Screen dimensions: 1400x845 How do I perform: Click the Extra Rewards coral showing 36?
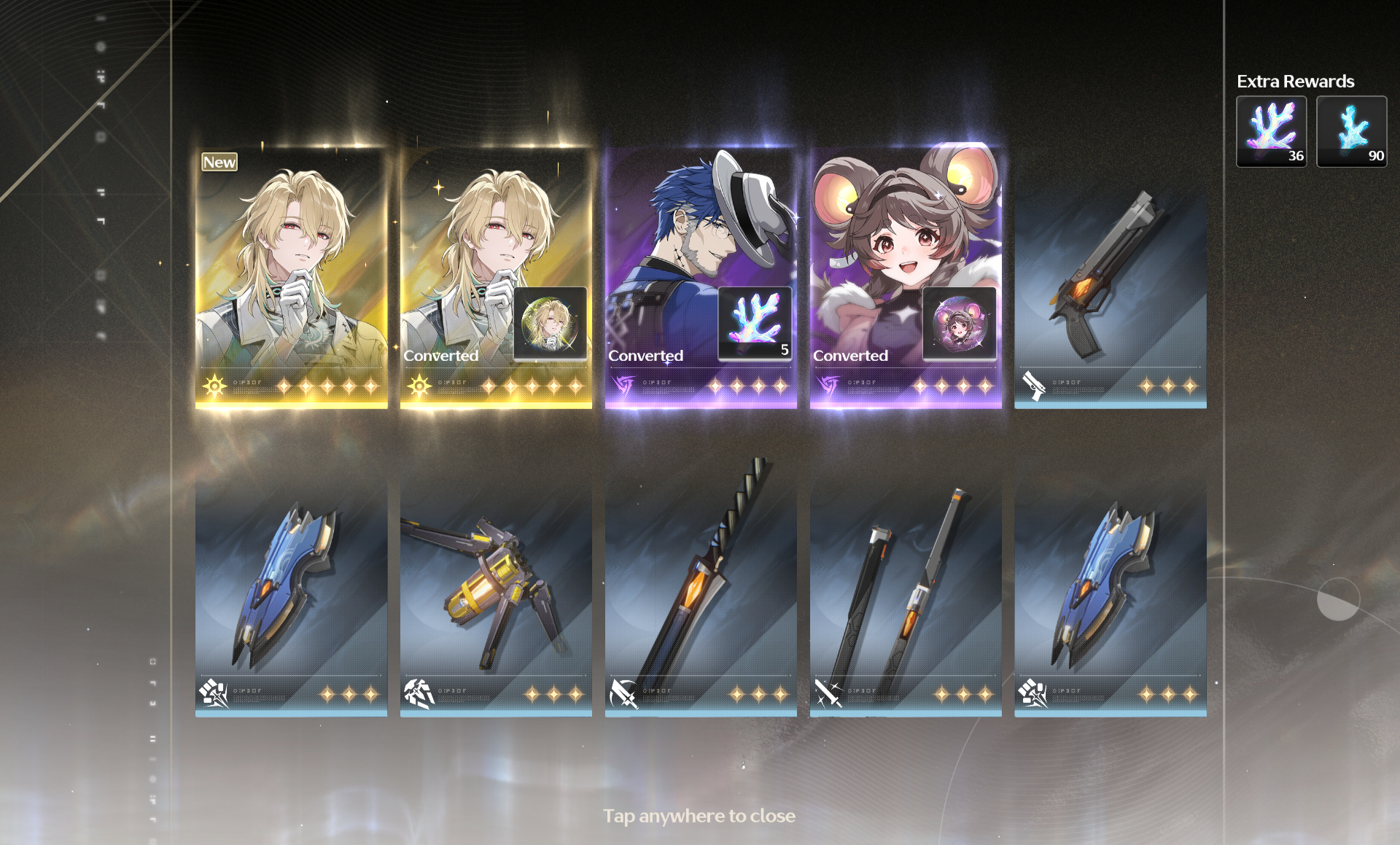[x=1271, y=131]
